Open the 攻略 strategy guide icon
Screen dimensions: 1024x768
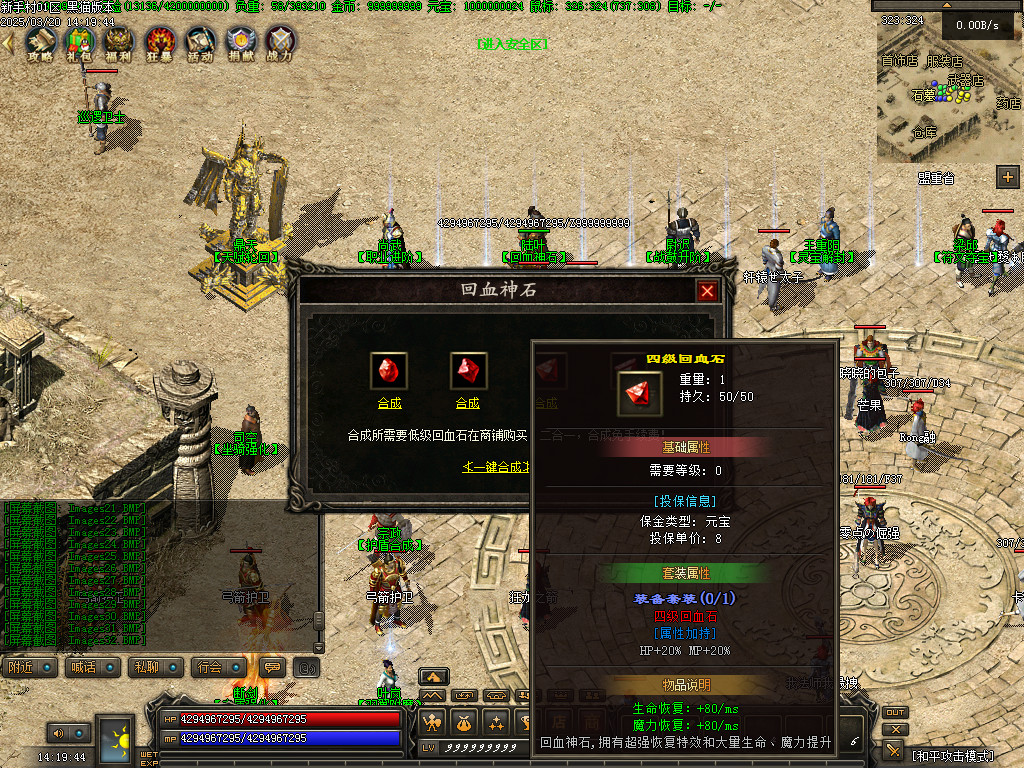click(40, 42)
